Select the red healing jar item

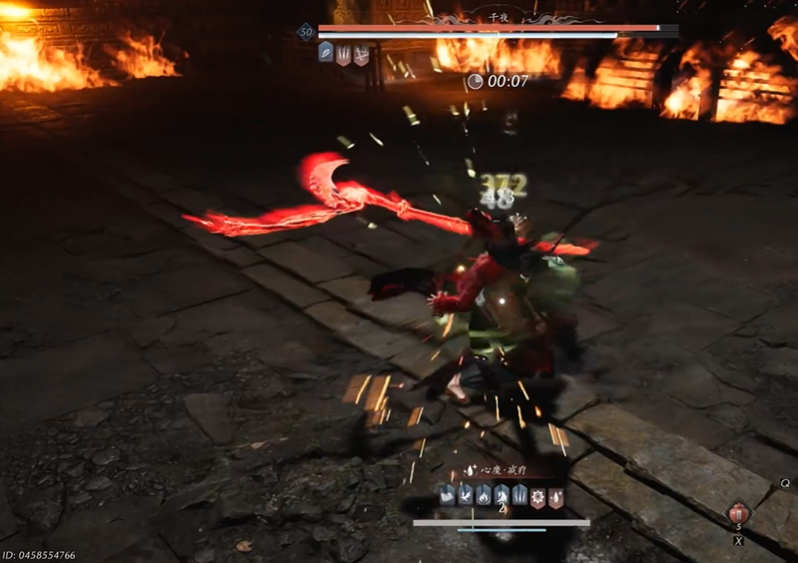[x=739, y=513]
